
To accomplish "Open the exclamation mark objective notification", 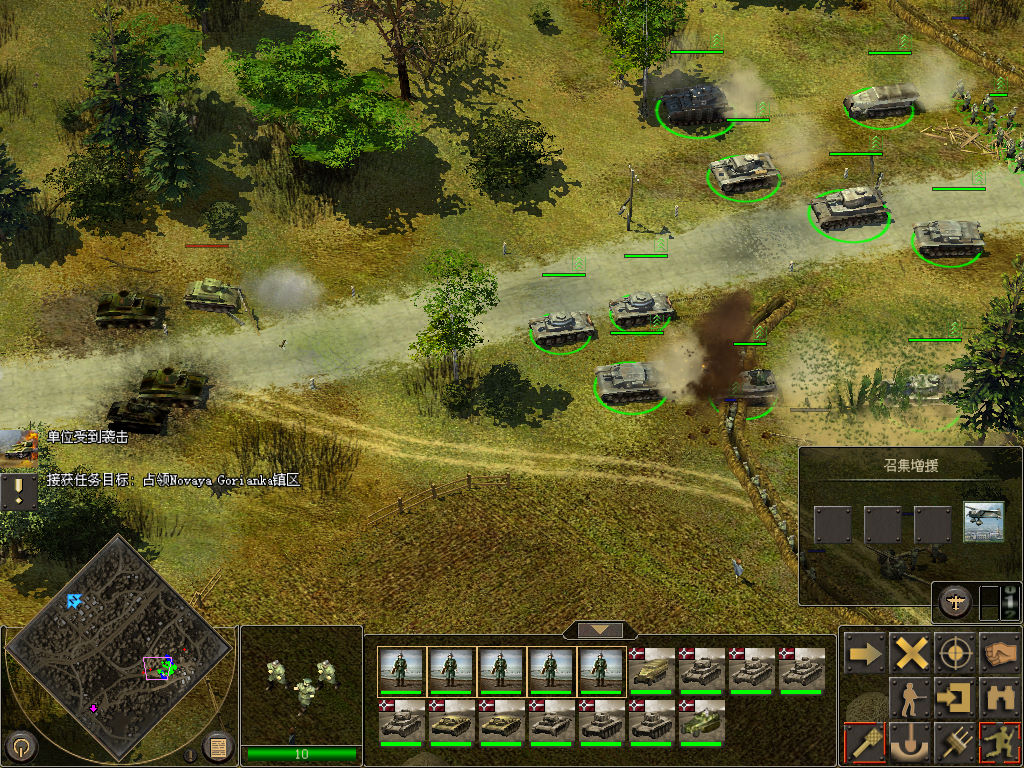I will tap(17, 490).
